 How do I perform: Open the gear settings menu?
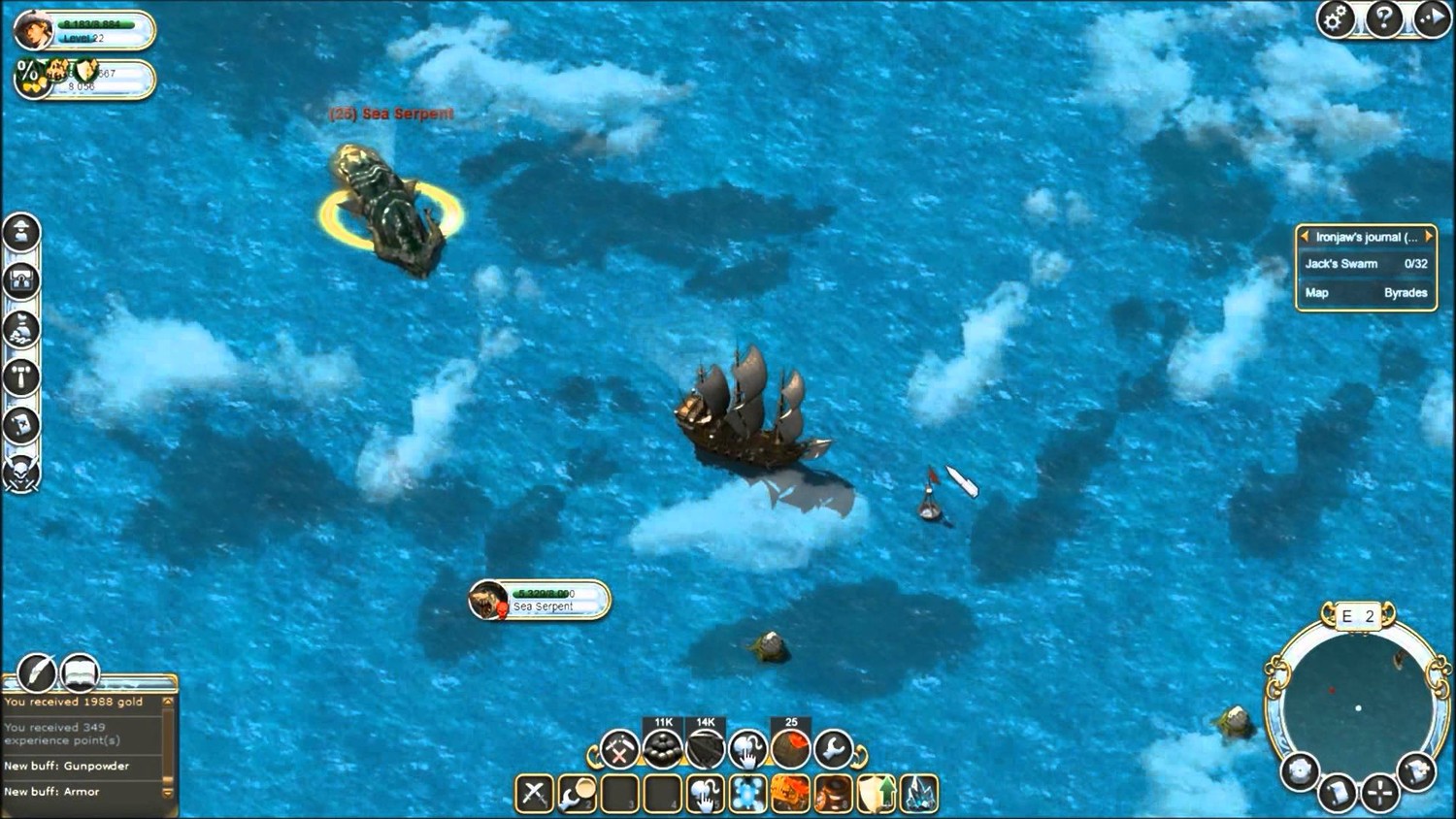tap(1336, 18)
